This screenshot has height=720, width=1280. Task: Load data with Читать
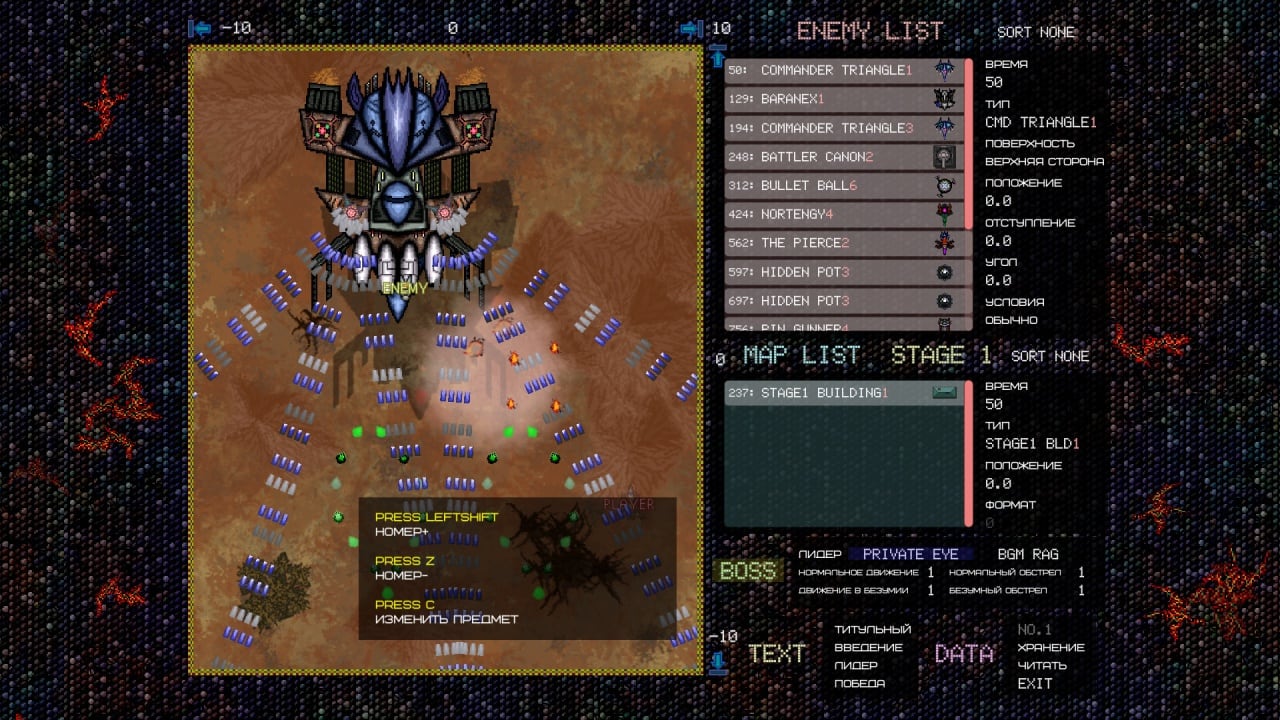(1042, 665)
